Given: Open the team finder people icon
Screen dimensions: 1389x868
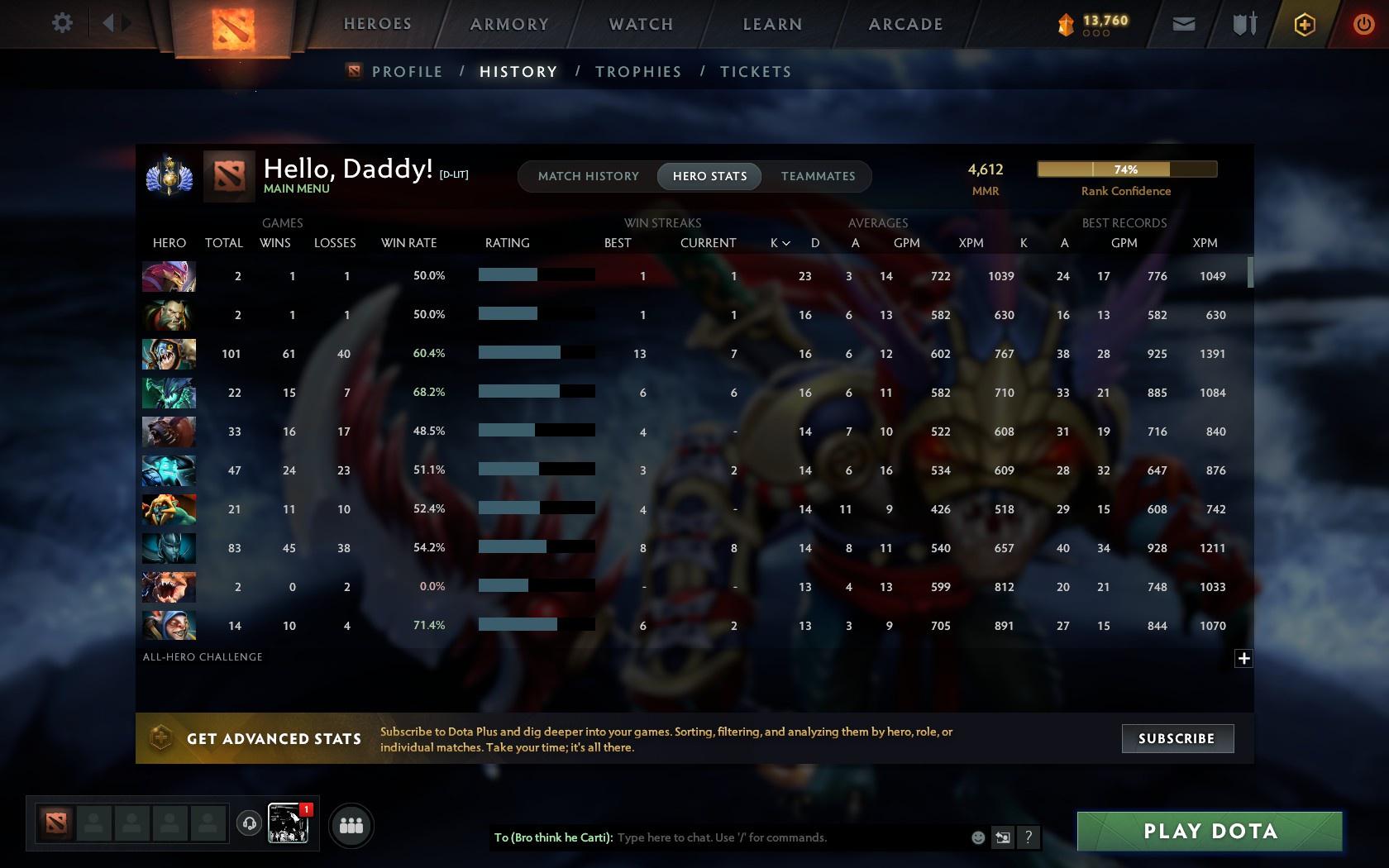Looking at the screenshot, I should [x=351, y=824].
